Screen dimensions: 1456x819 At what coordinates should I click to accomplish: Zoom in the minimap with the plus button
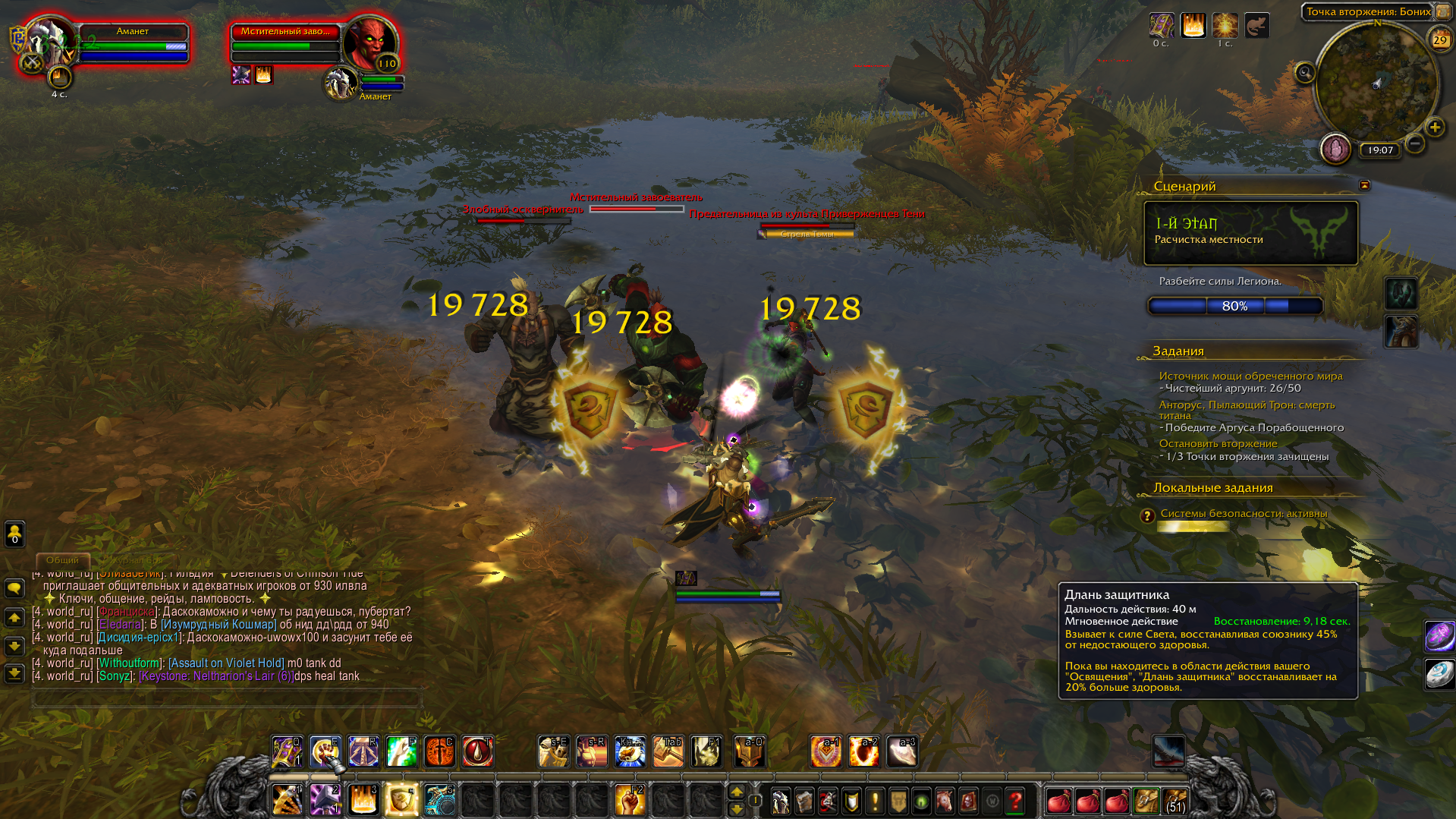click(x=1434, y=128)
